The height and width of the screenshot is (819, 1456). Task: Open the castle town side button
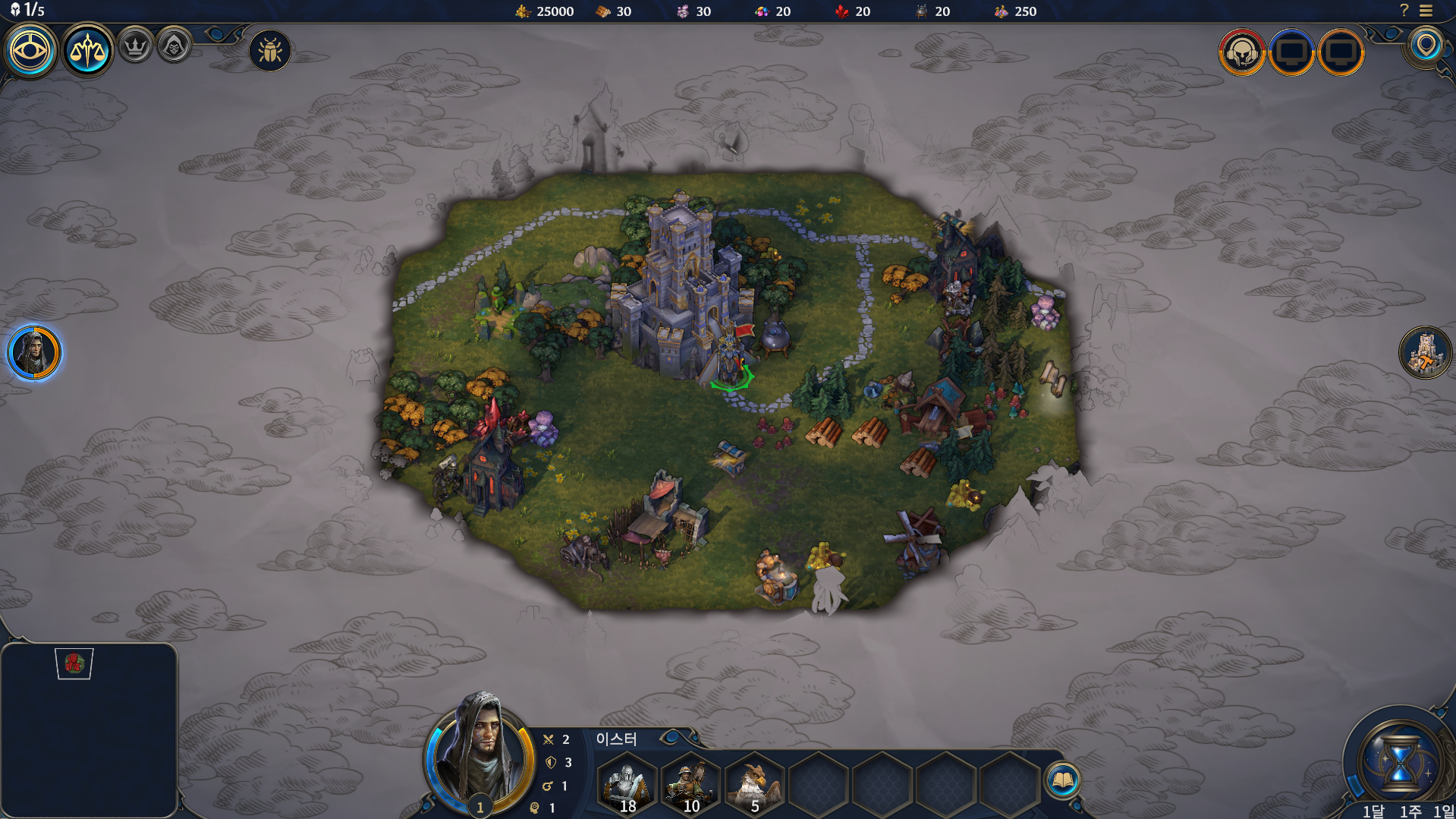(x=1425, y=352)
